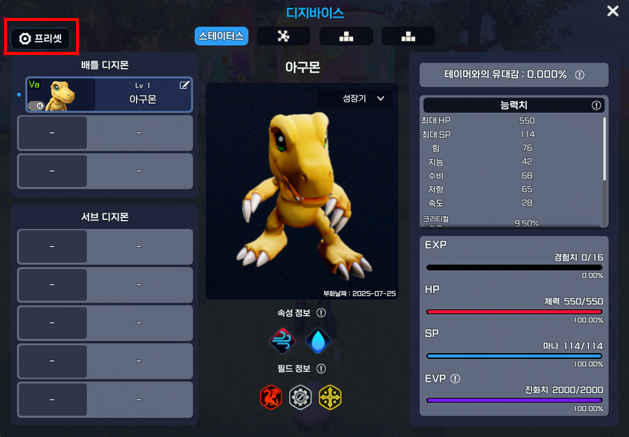
Task: Show the 능력치 stats info tooltip
Action: [596, 105]
